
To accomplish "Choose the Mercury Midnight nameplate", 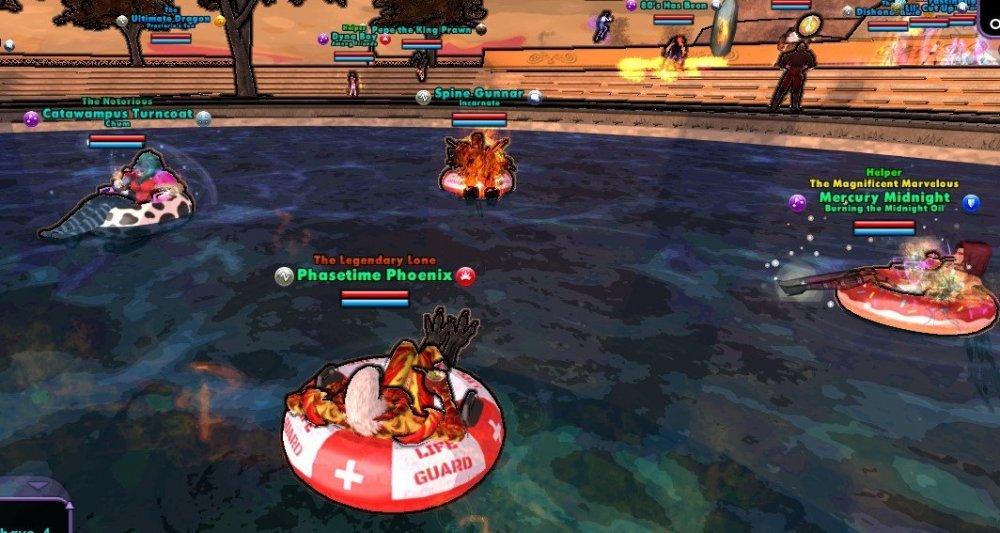I will click(x=884, y=198).
